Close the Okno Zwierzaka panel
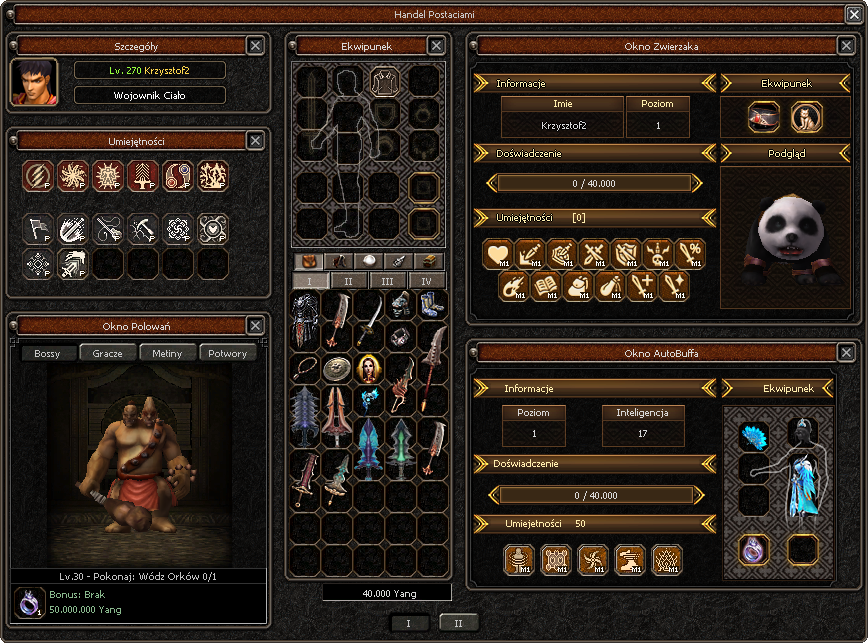This screenshot has height=643, width=868. [x=846, y=45]
